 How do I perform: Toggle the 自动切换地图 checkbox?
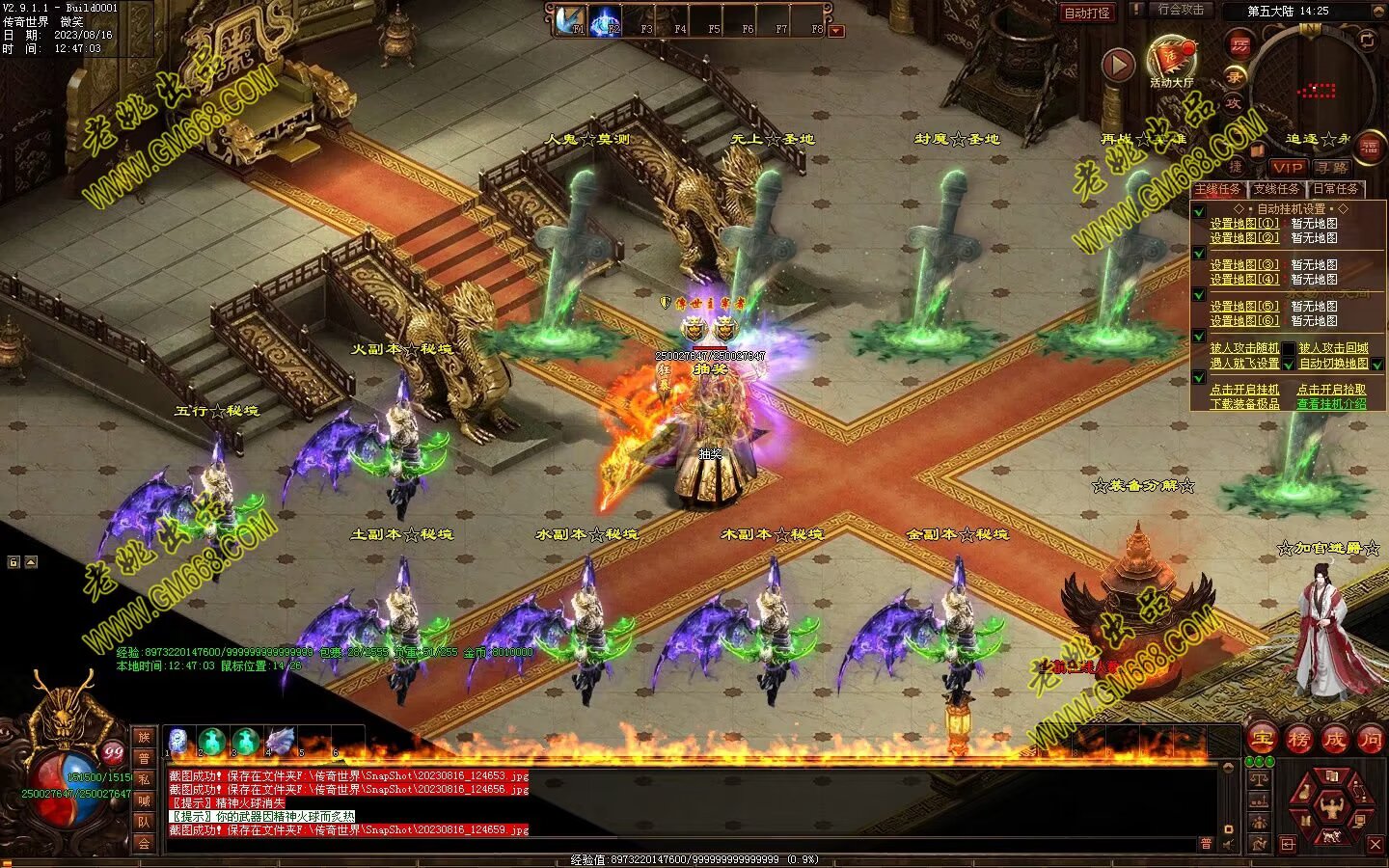click(x=1377, y=364)
